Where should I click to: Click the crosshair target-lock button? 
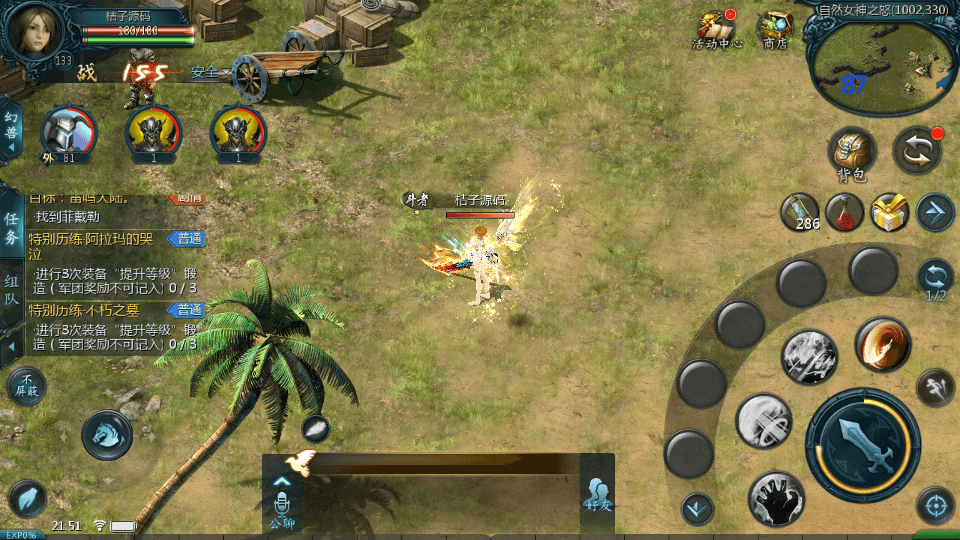click(935, 506)
